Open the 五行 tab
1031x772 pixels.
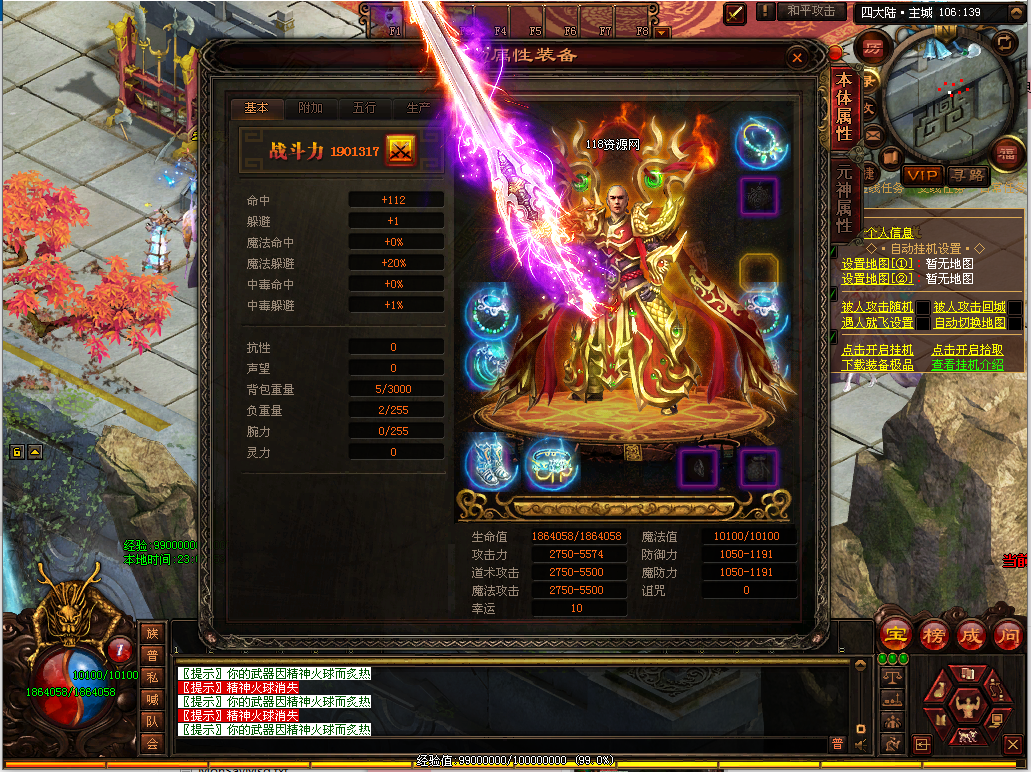coord(365,108)
